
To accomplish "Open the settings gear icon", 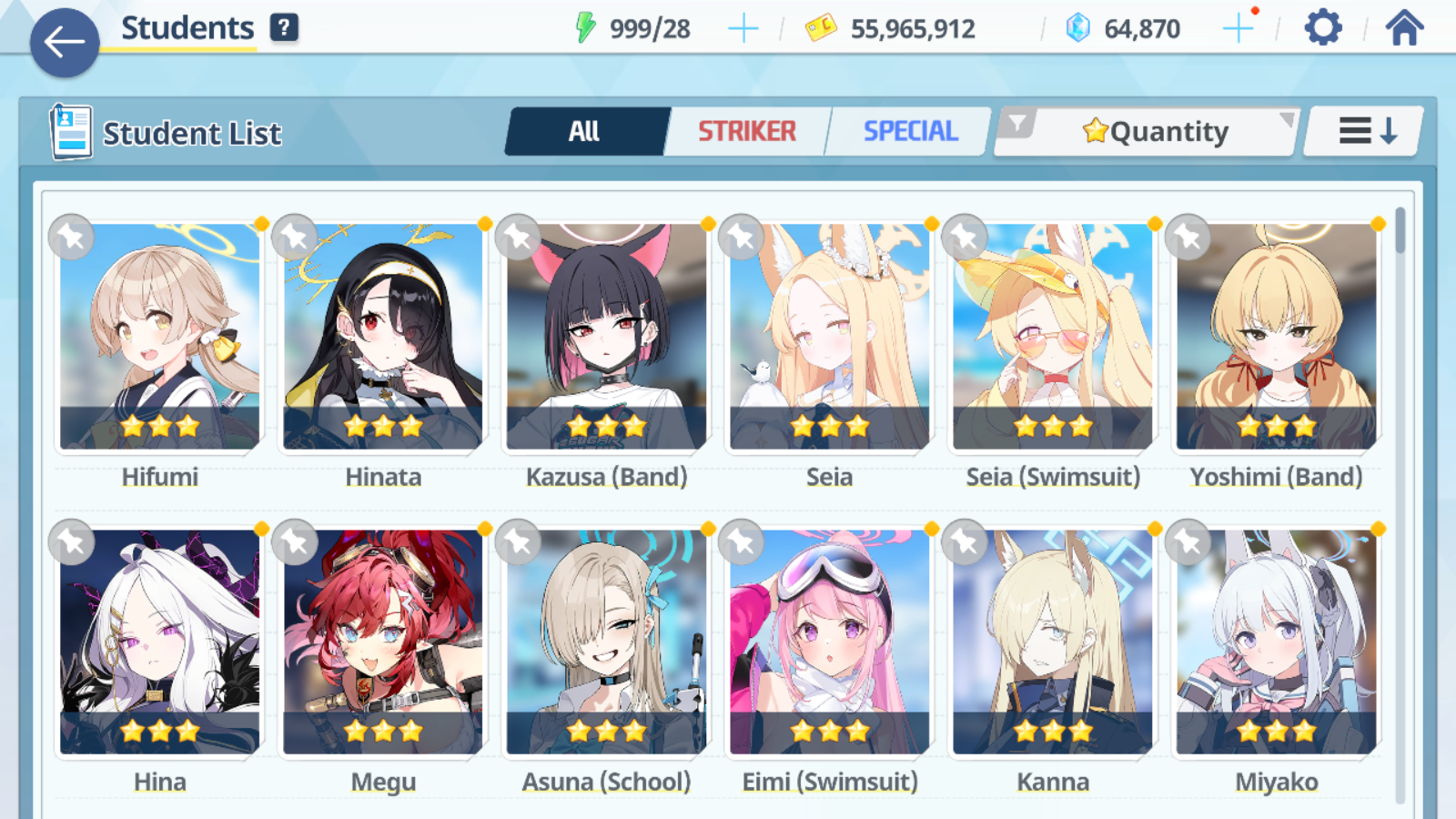I will (1321, 27).
